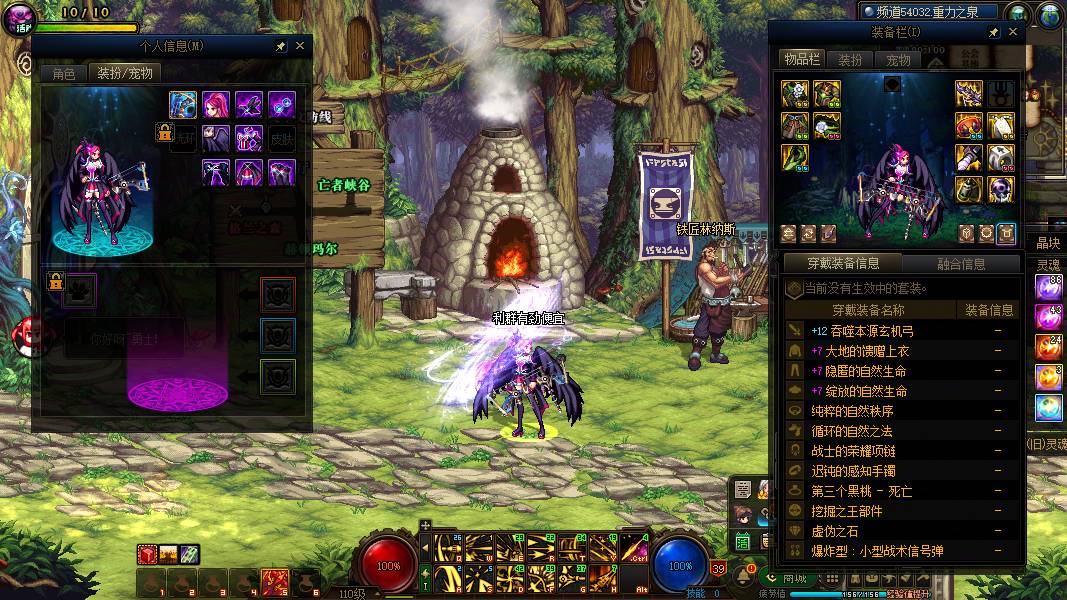Image resolution: width=1067 pixels, height=600 pixels.
Task: Show the 穿戴装备信息 equipped gear info
Action: click(x=842, y=264)
